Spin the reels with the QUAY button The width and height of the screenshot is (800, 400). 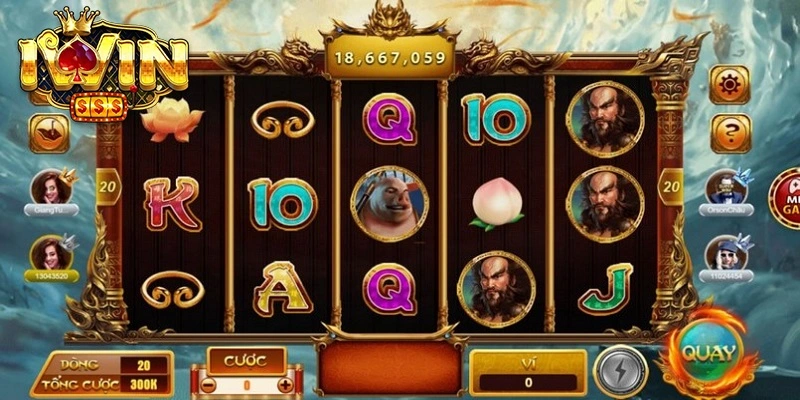(x=709, y=354)
